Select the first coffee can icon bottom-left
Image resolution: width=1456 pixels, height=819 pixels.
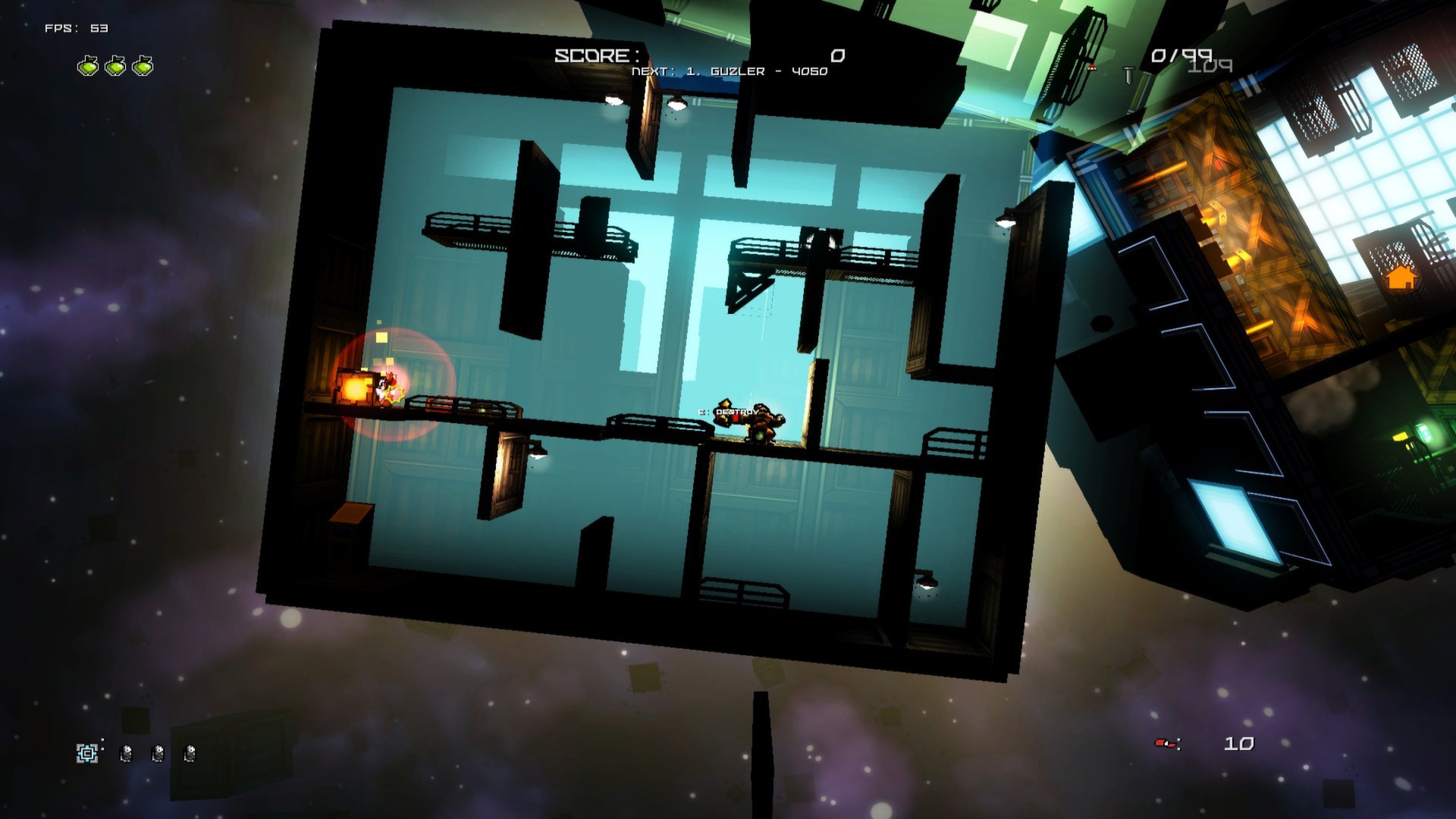(126, 753)
